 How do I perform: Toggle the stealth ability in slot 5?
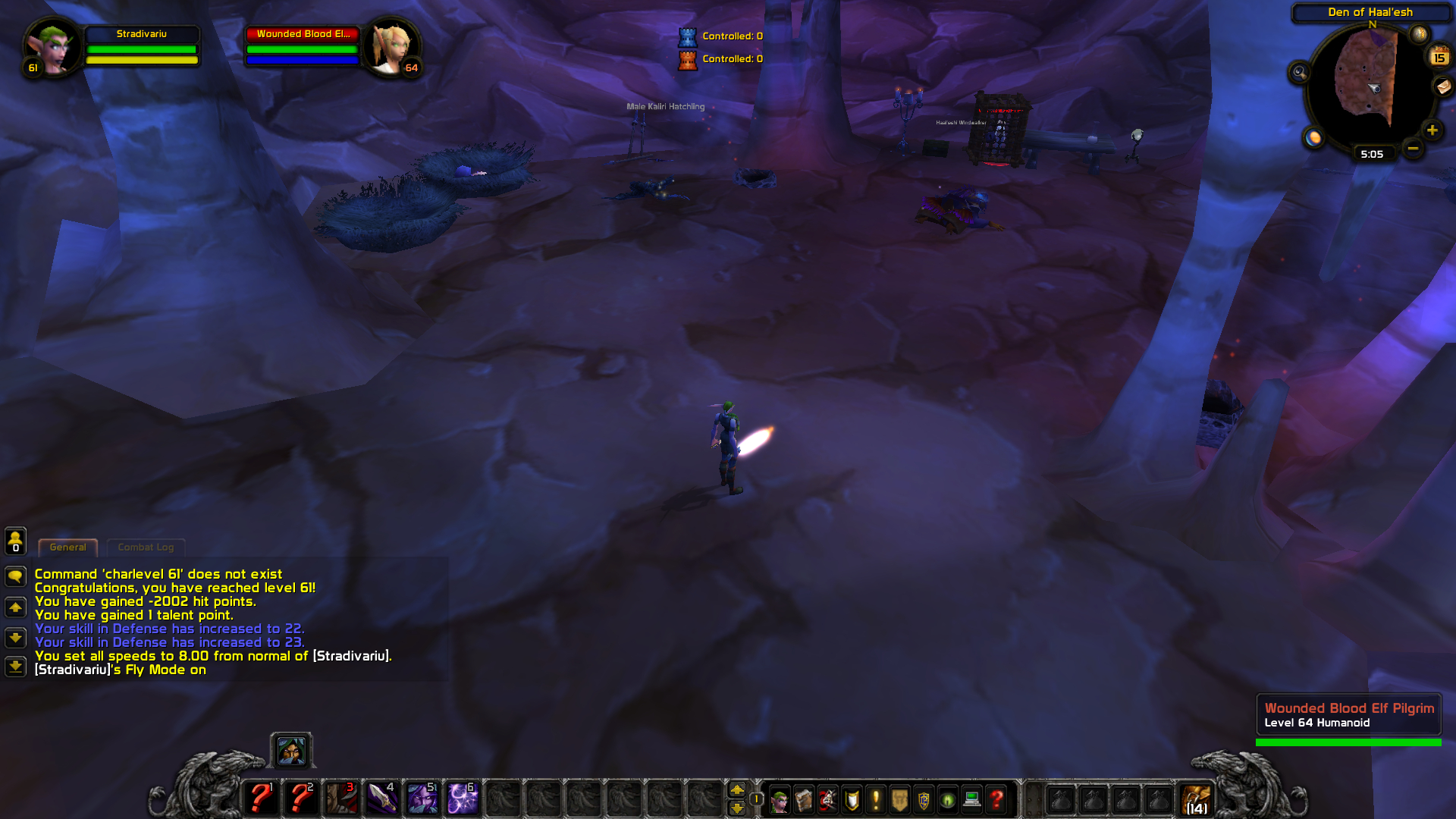click(x=423, y=798)
